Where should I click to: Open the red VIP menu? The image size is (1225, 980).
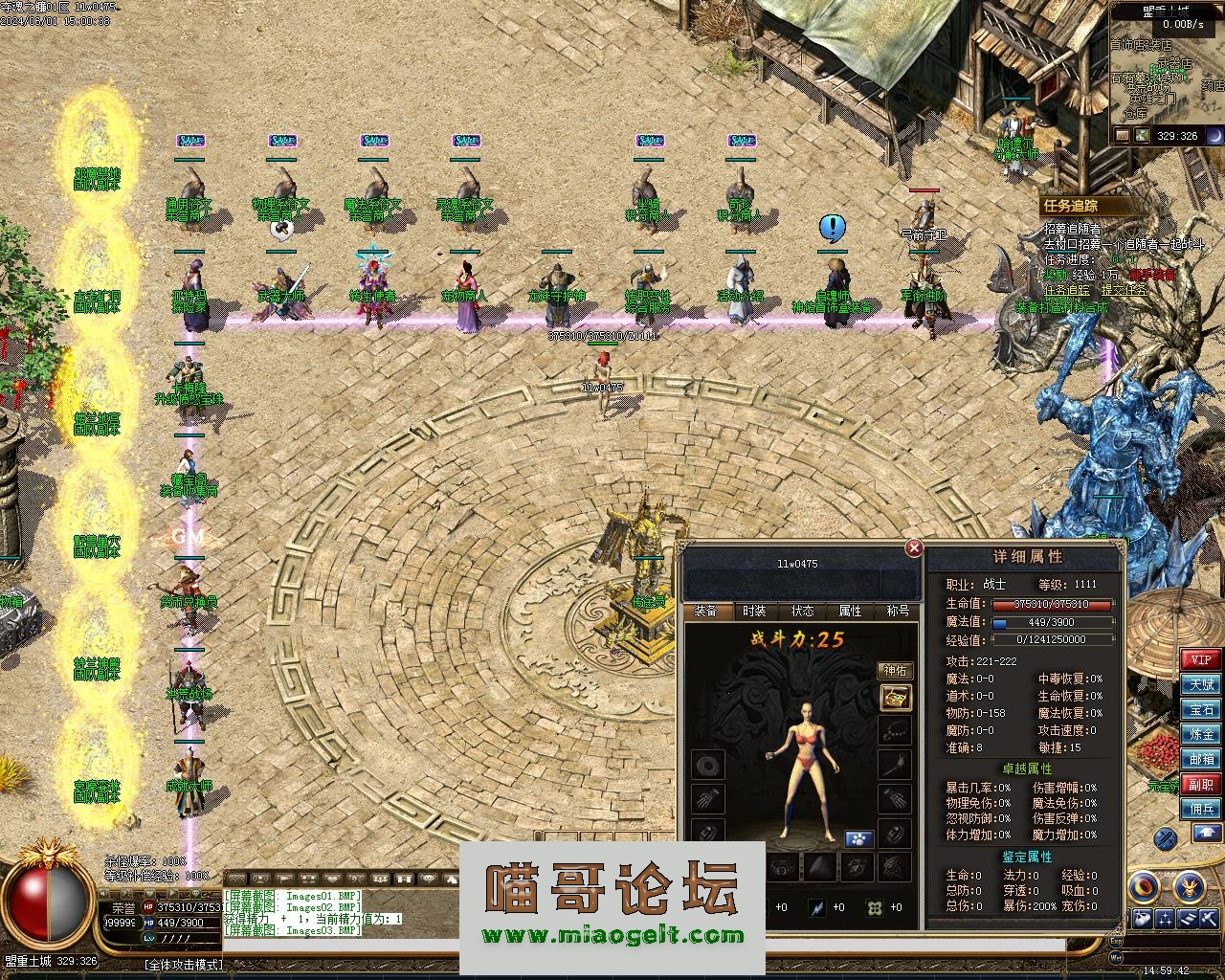point(1201,659)
